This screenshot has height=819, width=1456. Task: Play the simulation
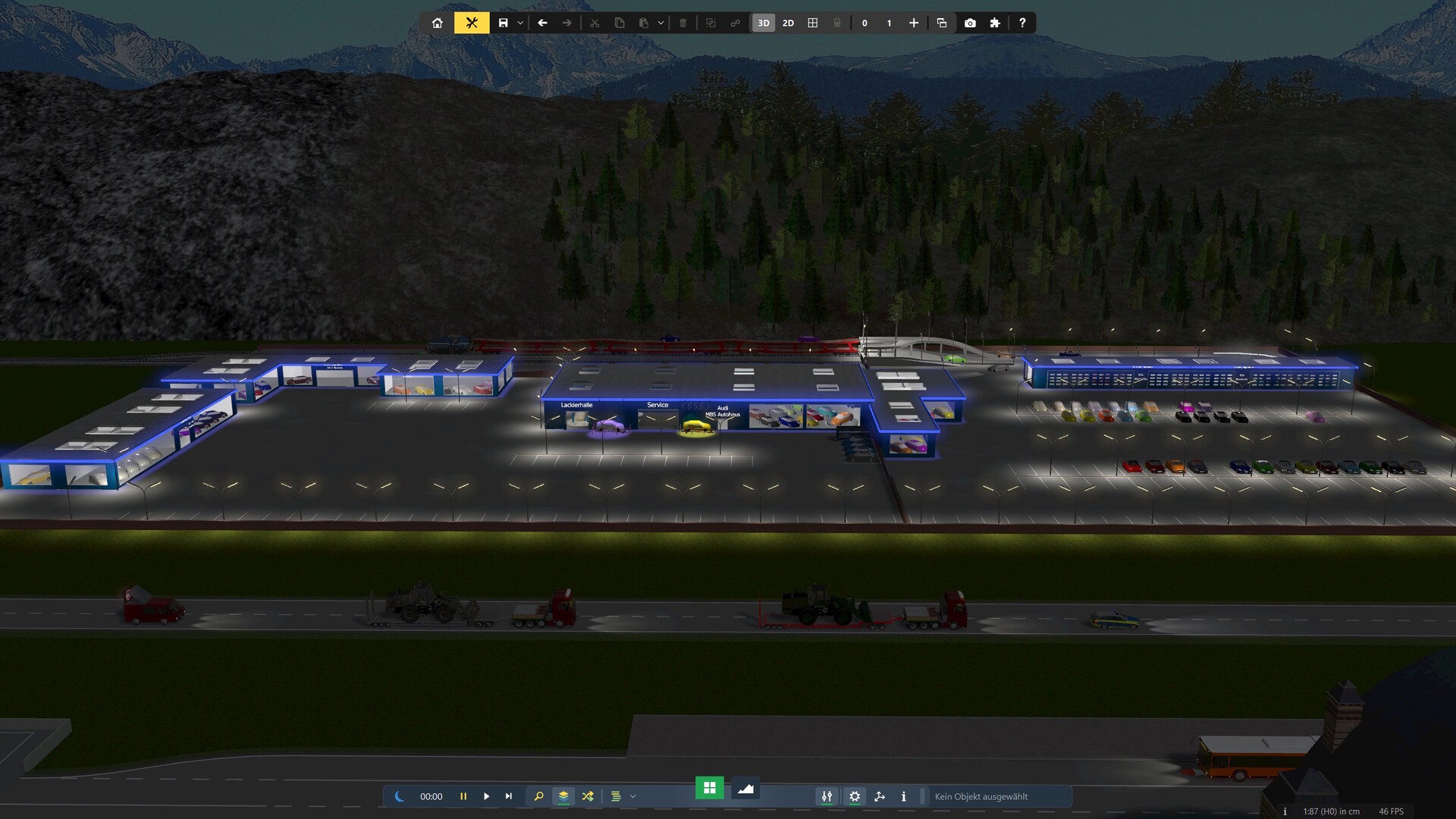tap(487, 796)
